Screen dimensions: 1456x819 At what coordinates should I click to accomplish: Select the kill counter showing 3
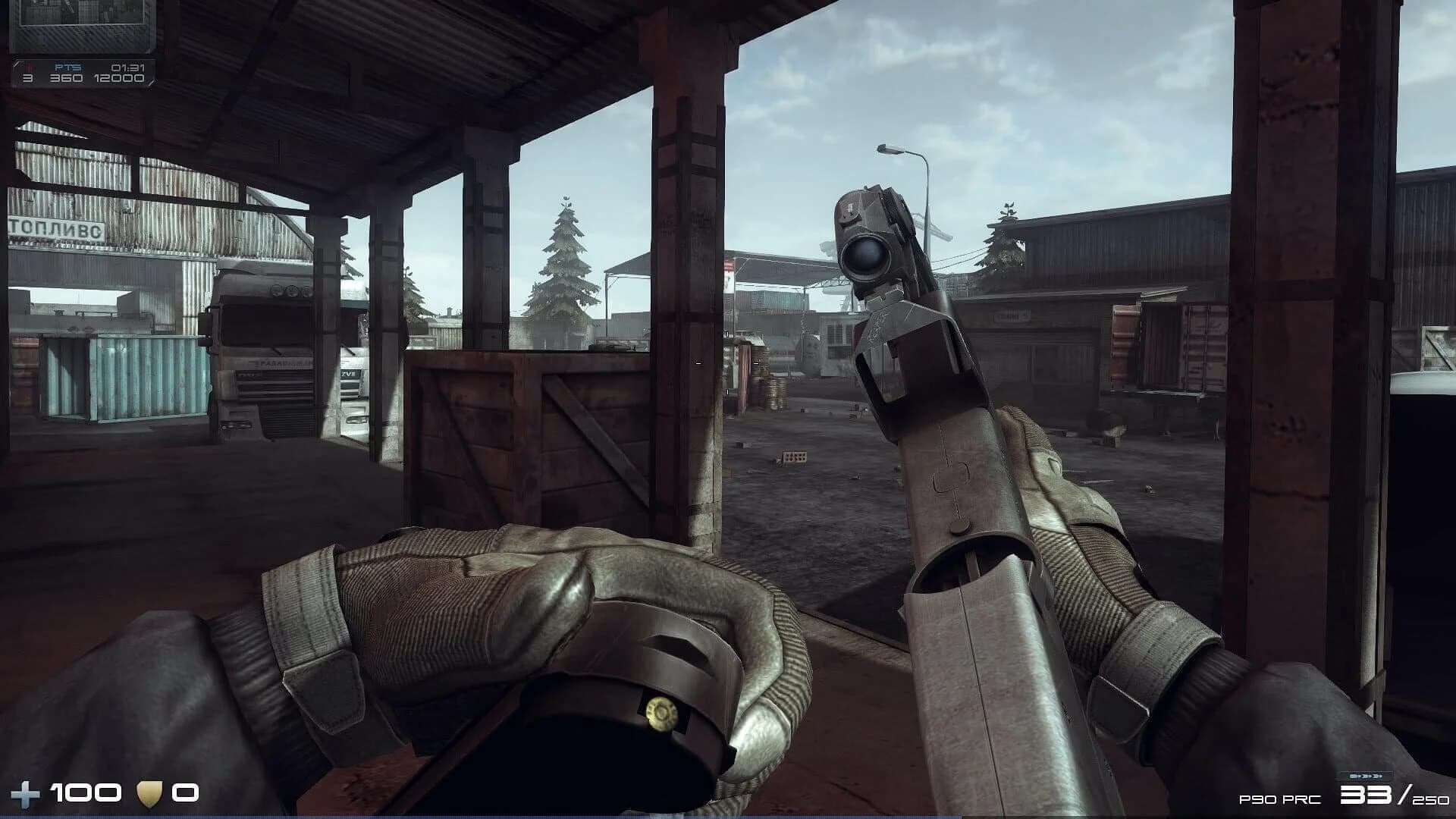[28, 80]
